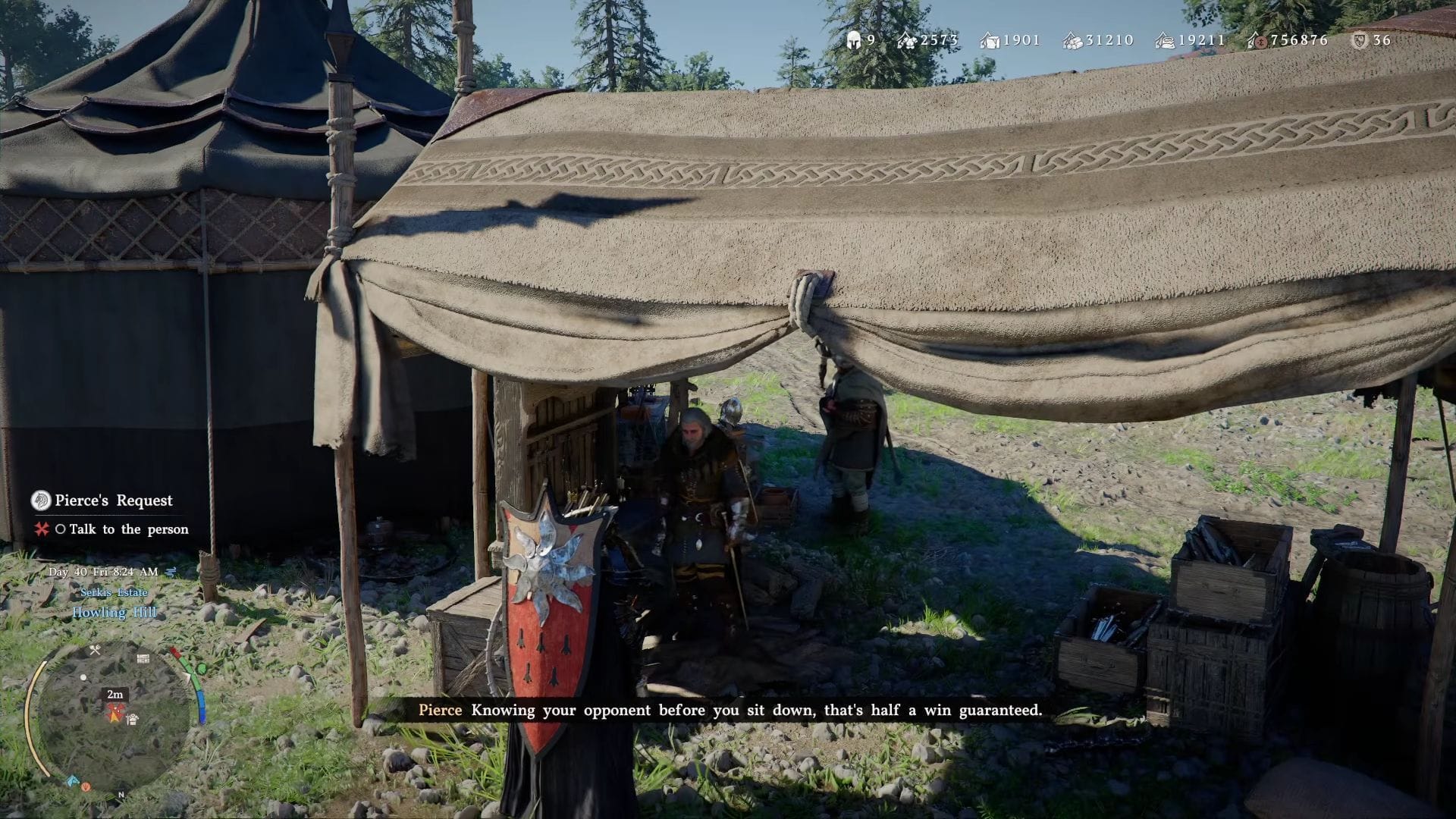
Task: Click the helmet soldier count icon
Action: pos(853,40)
